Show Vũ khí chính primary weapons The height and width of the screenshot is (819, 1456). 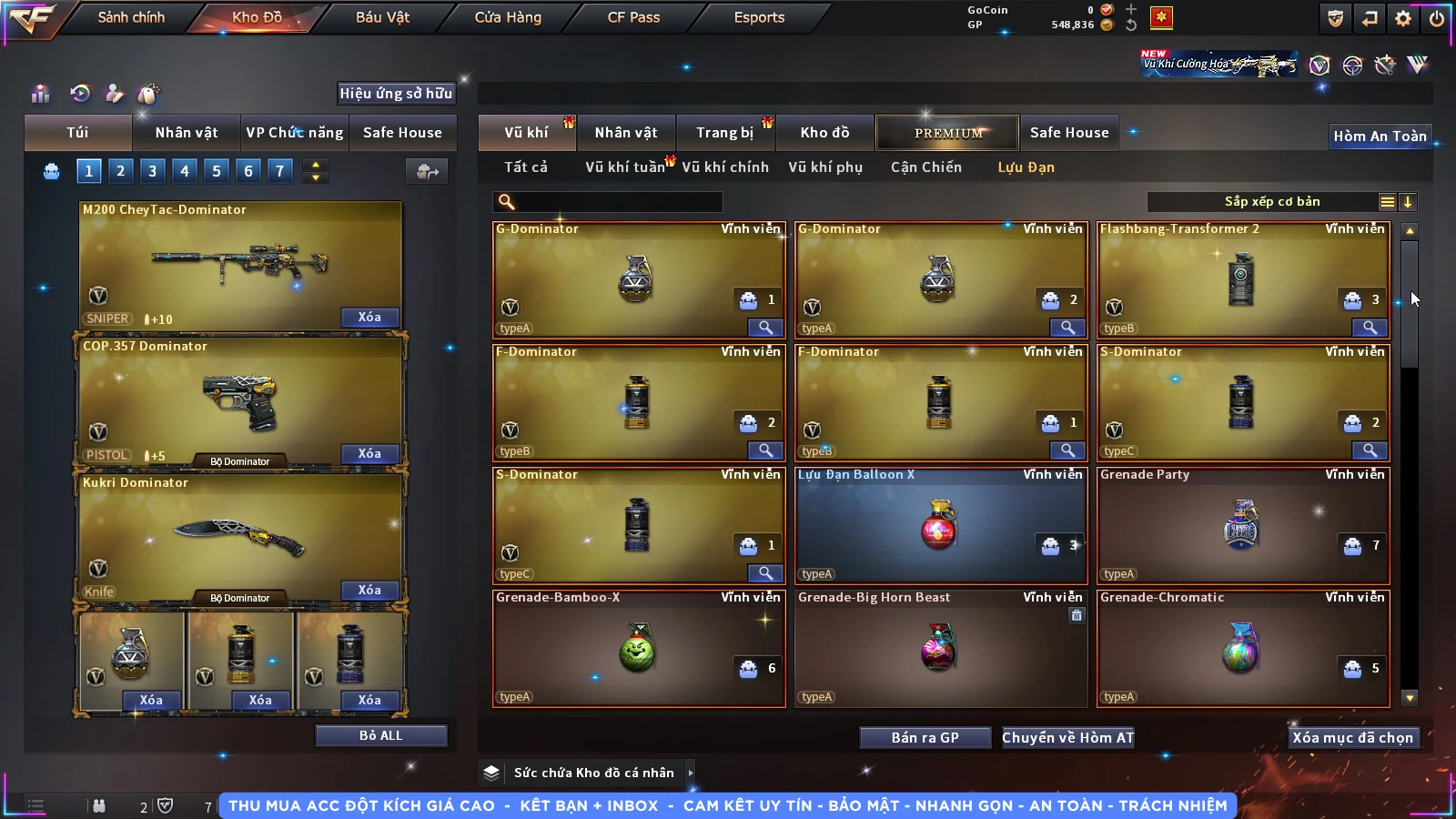pyautogui.click(x=724, y=167)
